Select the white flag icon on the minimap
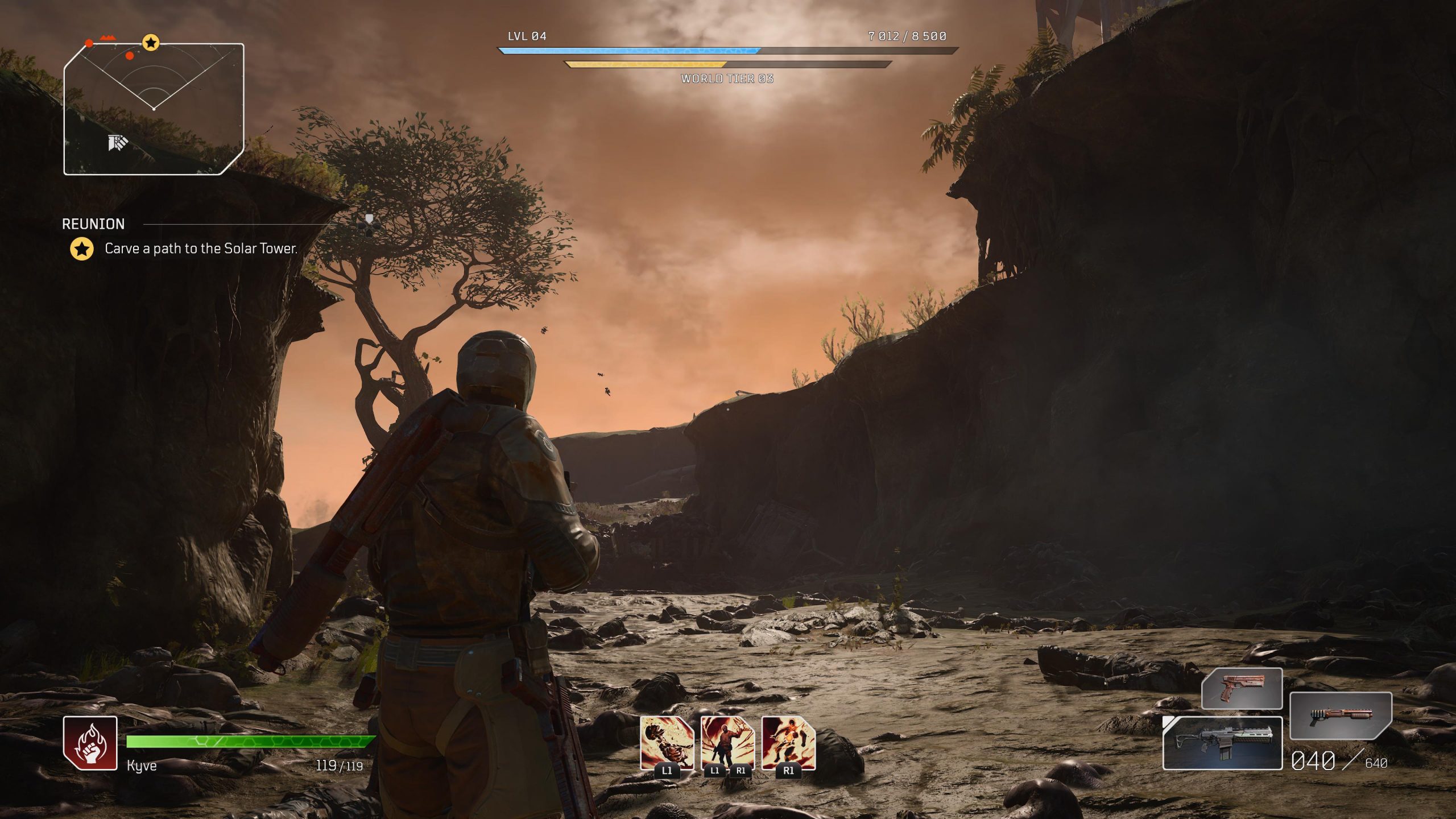The height and width of the screenshot is (819, 1456). [118, 143]
